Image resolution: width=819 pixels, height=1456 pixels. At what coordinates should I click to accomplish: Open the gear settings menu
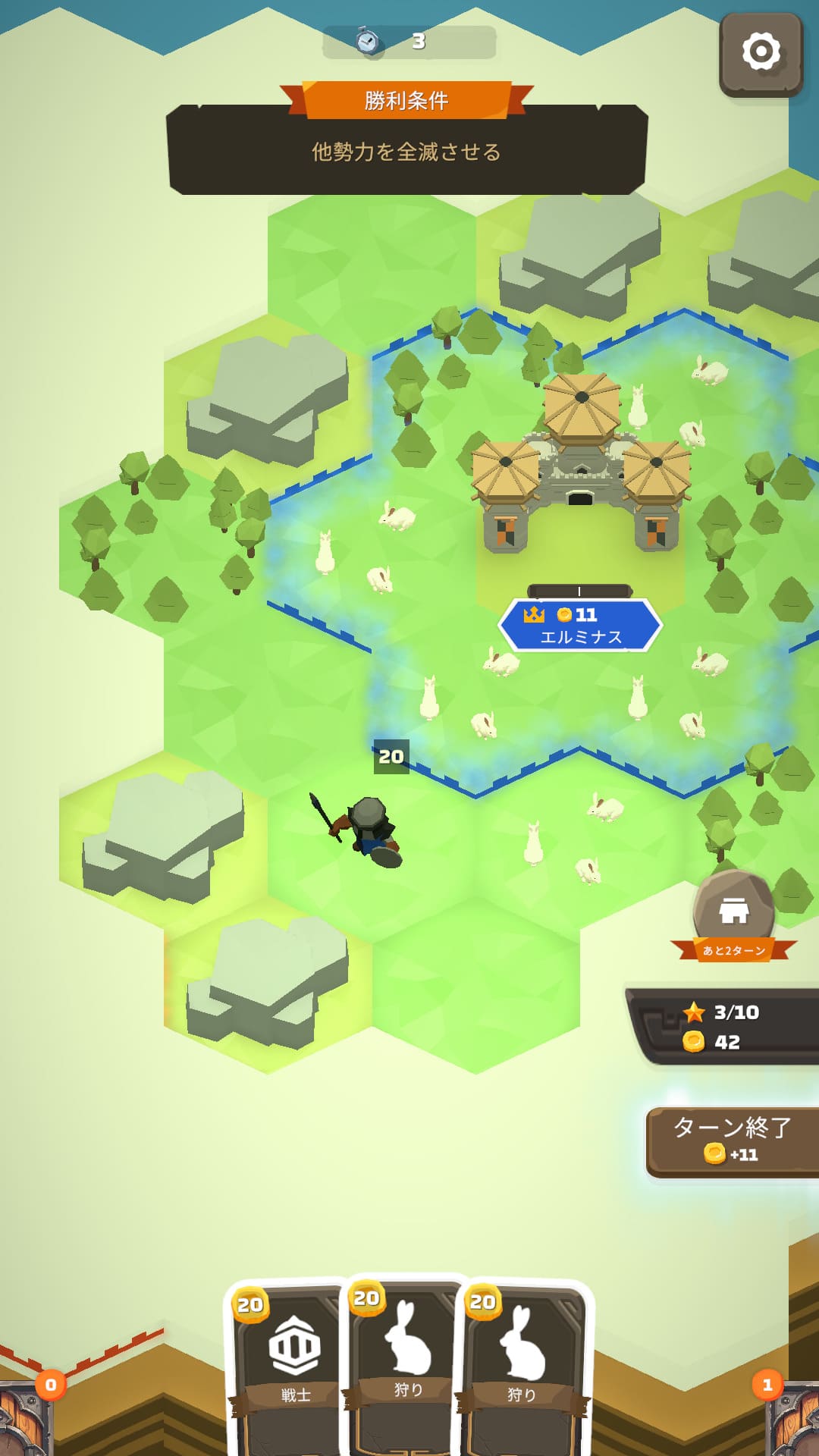click(x=761, y=53)
